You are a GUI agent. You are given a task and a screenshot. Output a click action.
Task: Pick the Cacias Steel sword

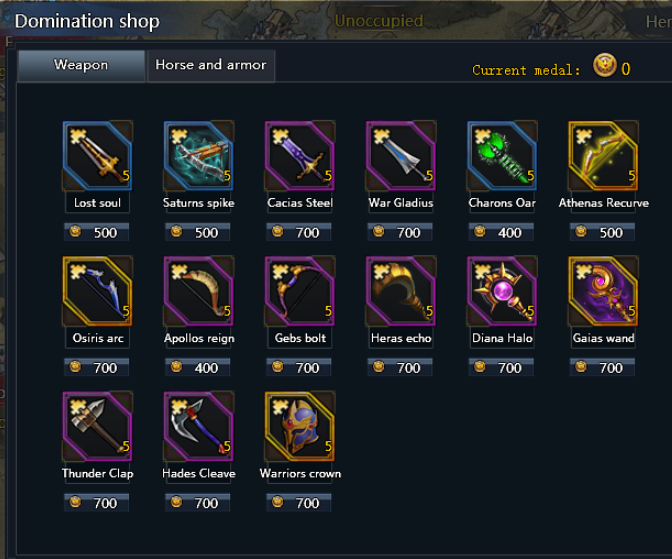[300, 156]
